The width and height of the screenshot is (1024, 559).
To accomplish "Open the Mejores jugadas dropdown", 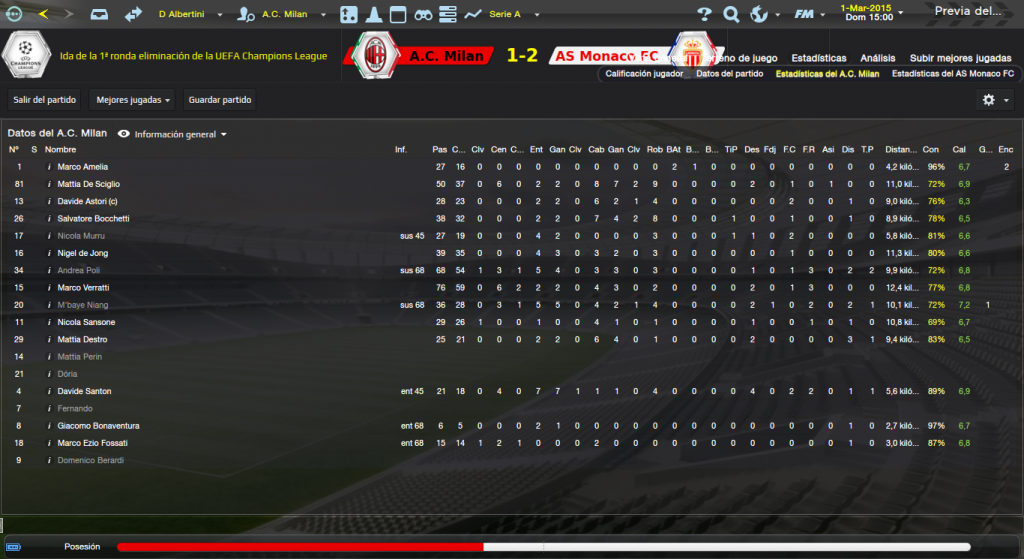I will [x=131, y=100].
